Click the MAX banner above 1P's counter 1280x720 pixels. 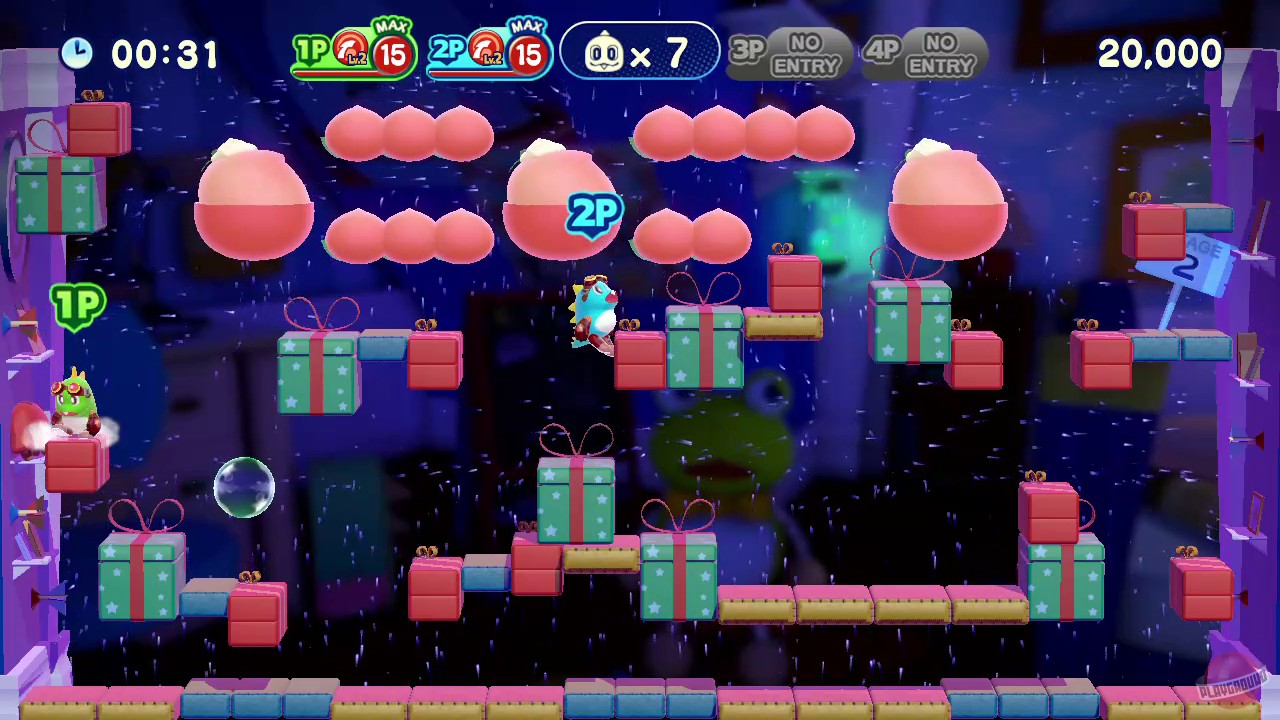click(x=391, y=26)
